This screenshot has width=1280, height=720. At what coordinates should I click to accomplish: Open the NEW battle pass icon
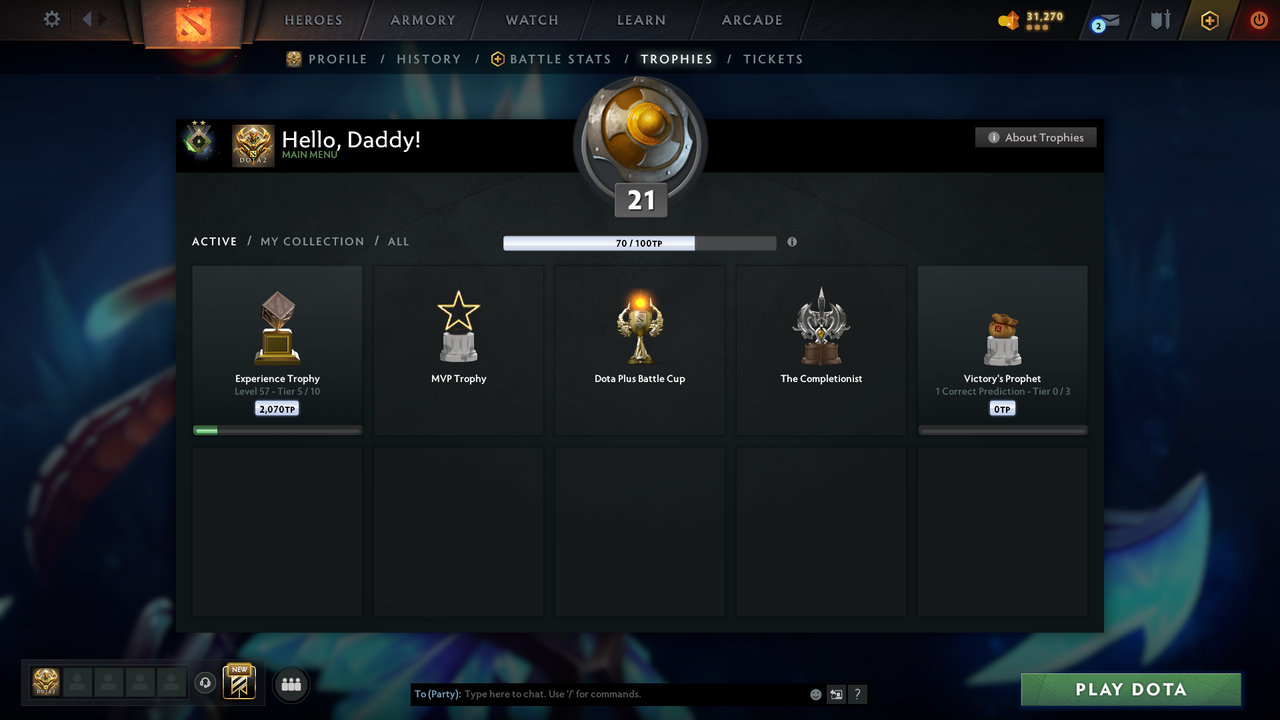[x=238, y=682]
